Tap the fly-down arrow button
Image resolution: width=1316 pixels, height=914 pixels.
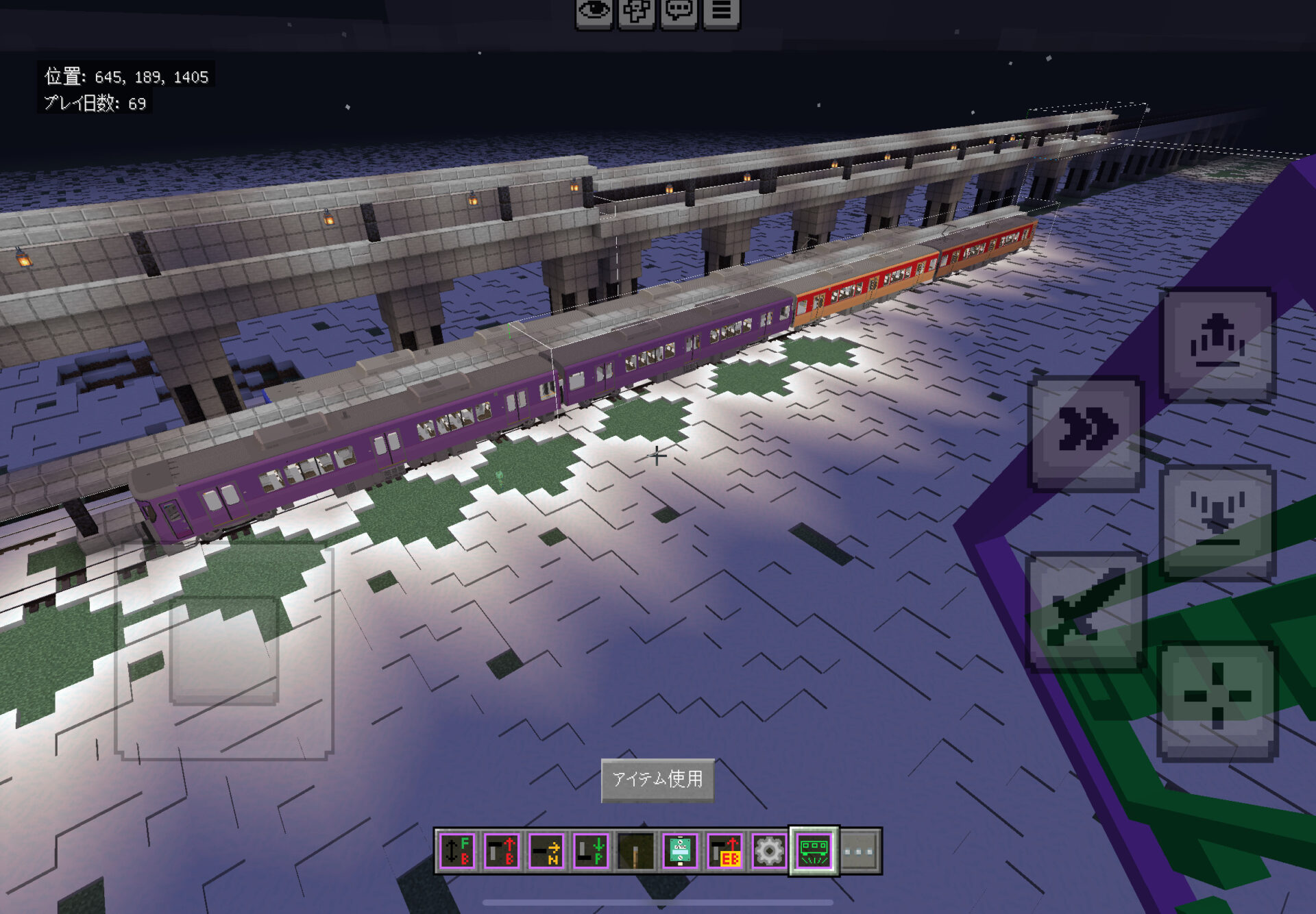click(x=1217, y=523)
